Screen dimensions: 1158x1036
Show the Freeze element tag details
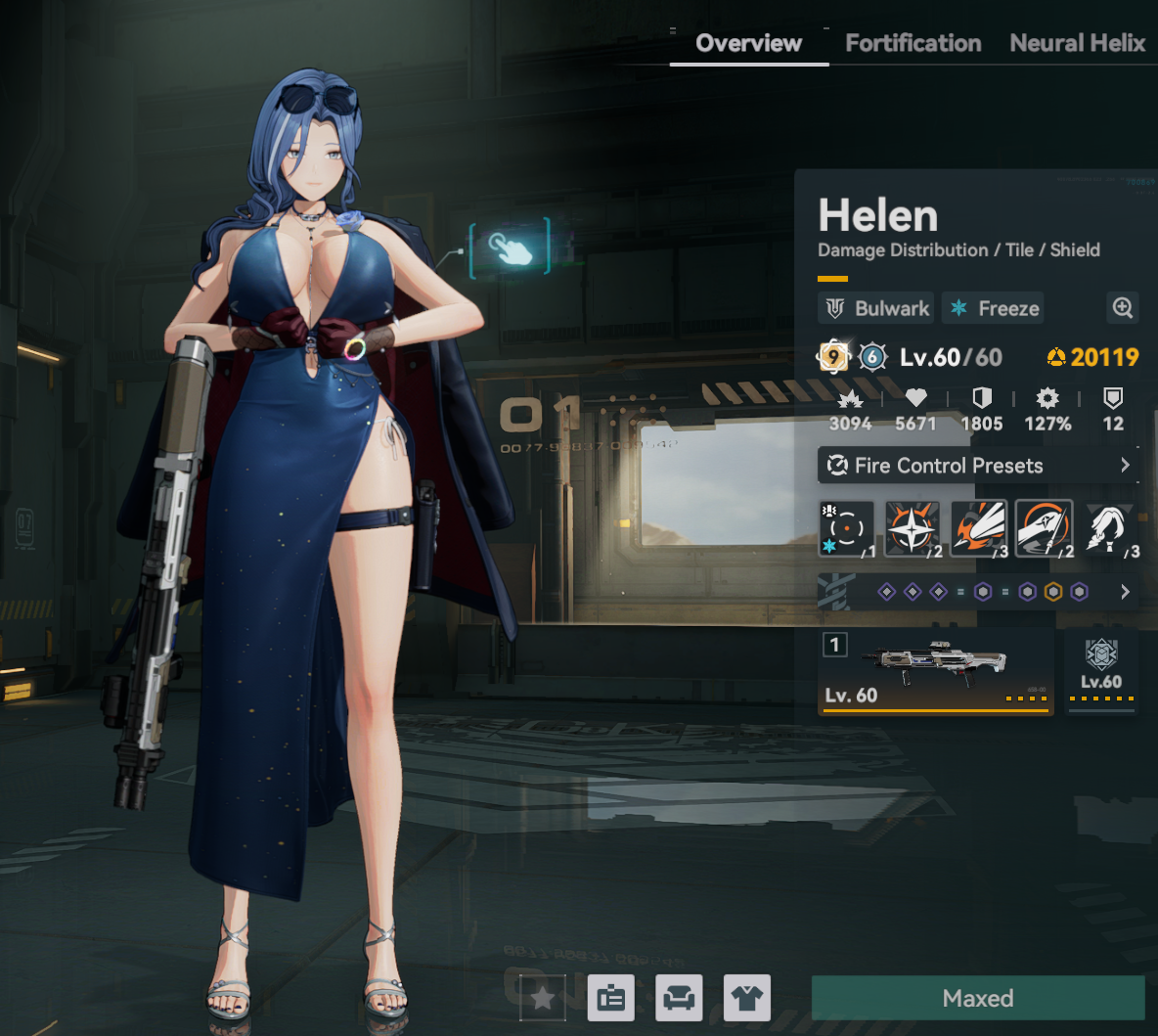994,308
